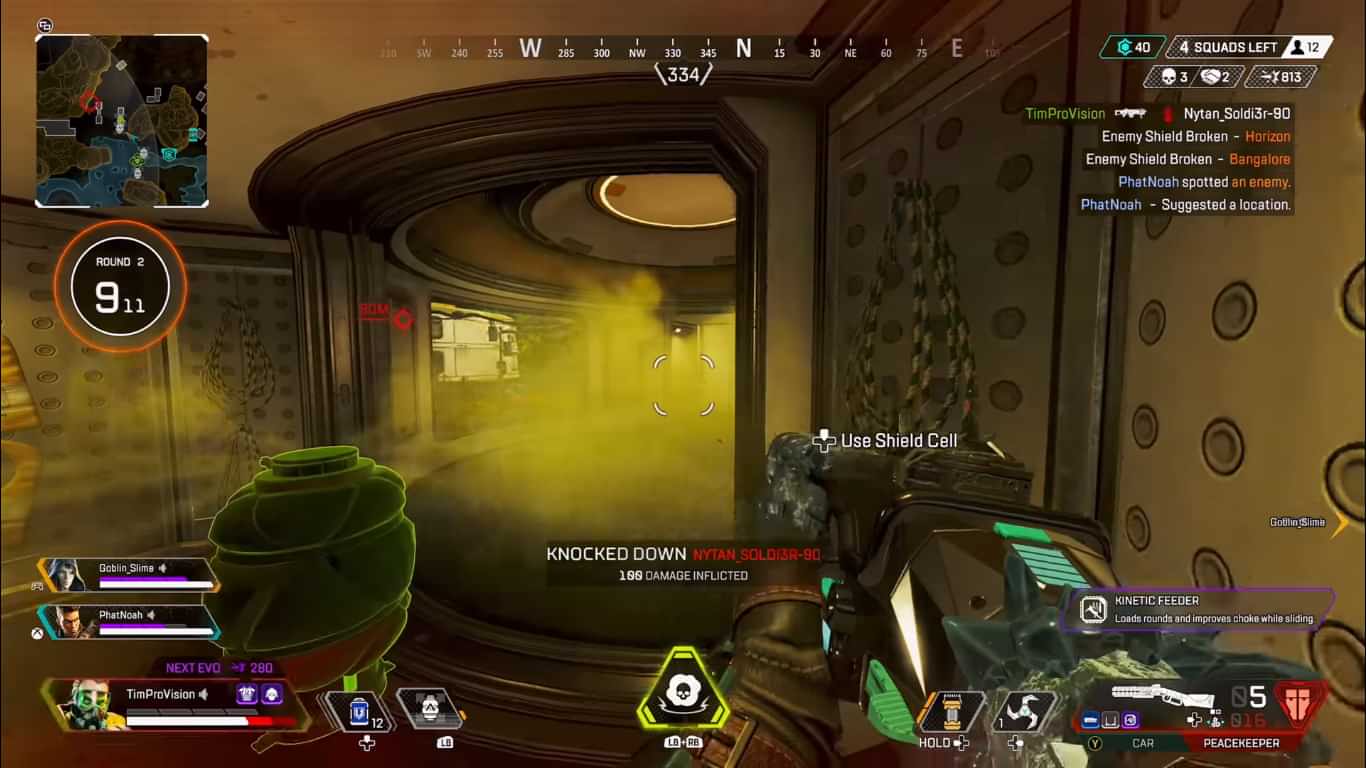Switch to the CAR weapon tab

coord(1143,743)
